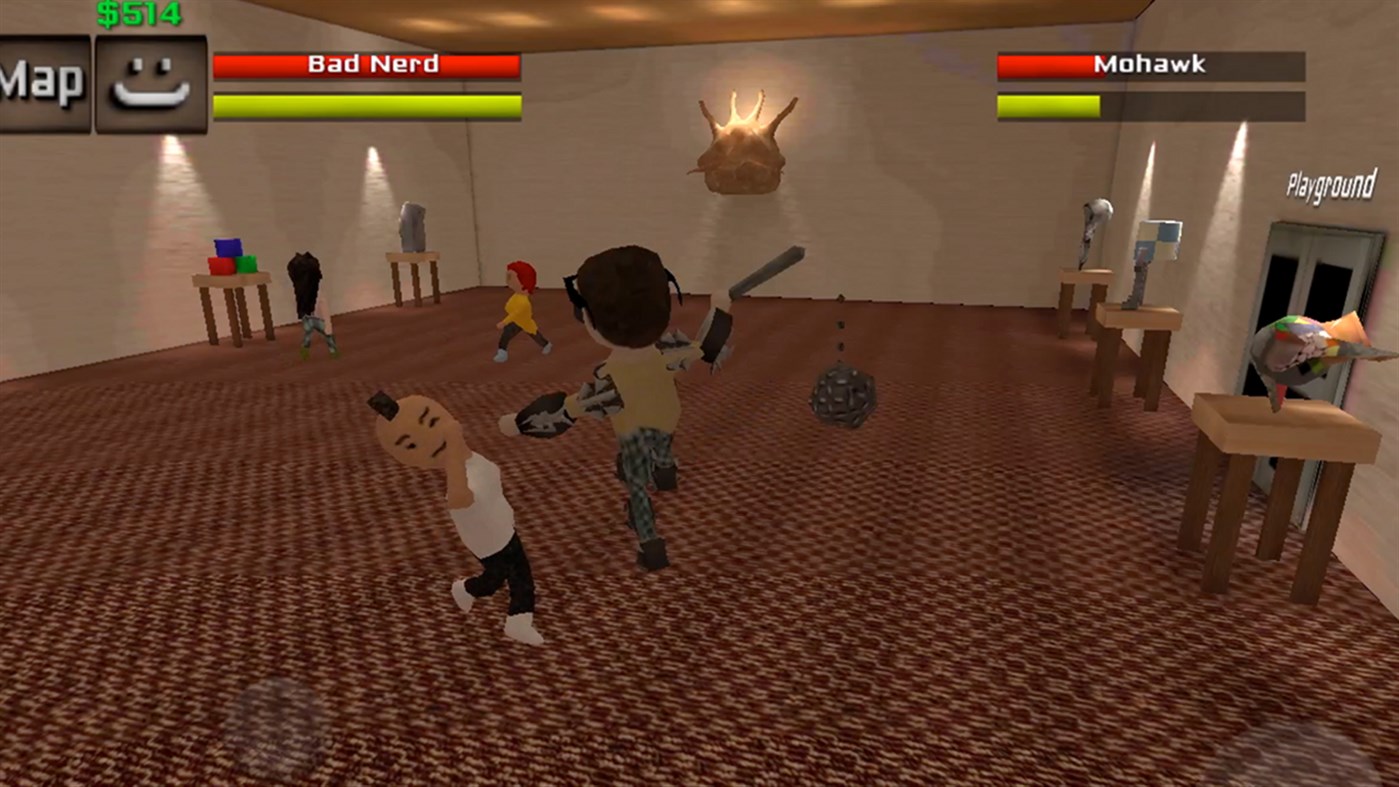Click the red-haired kid in yellow shirt
The image size is (1399, 787).
(520, 310)
